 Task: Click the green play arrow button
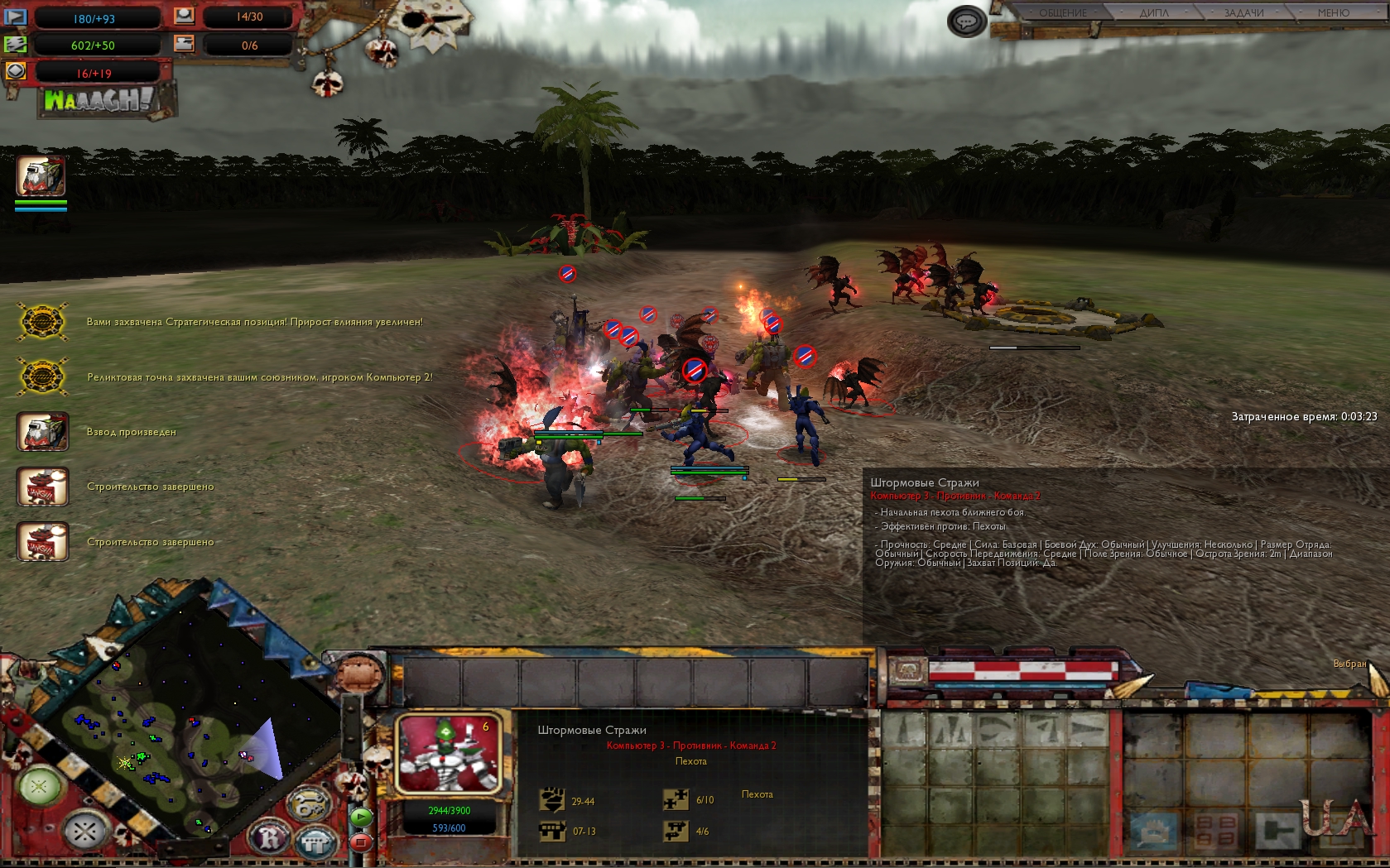coord(361,818)
